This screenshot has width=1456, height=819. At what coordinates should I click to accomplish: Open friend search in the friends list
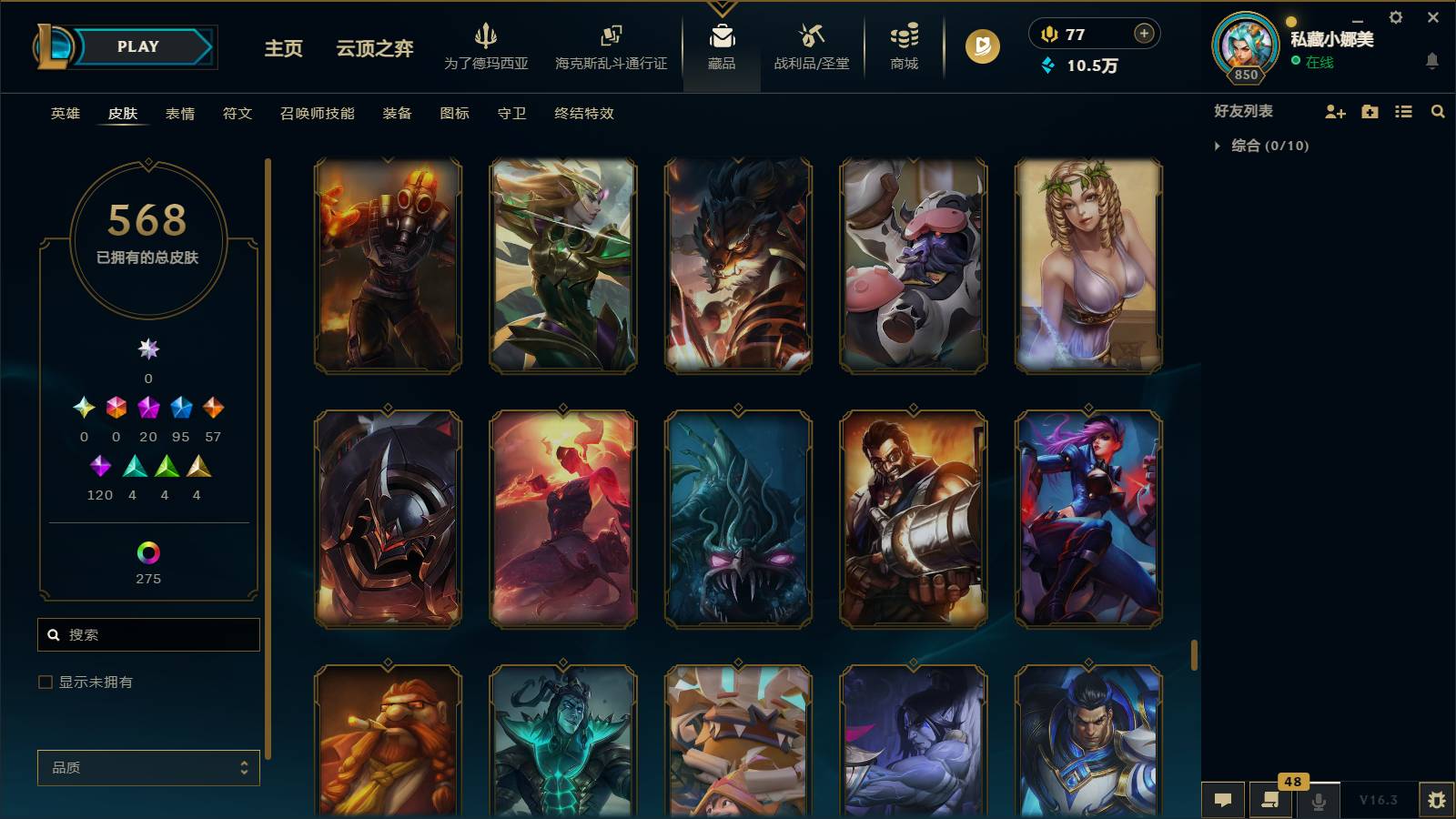pyautogui.click(x=1438, y=111)
